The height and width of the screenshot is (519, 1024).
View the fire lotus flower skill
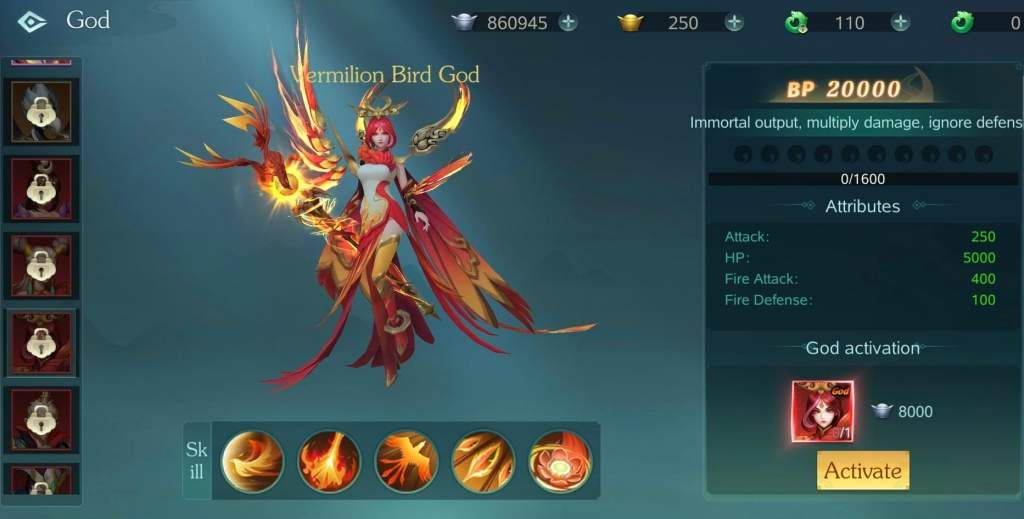coord(560,461)
